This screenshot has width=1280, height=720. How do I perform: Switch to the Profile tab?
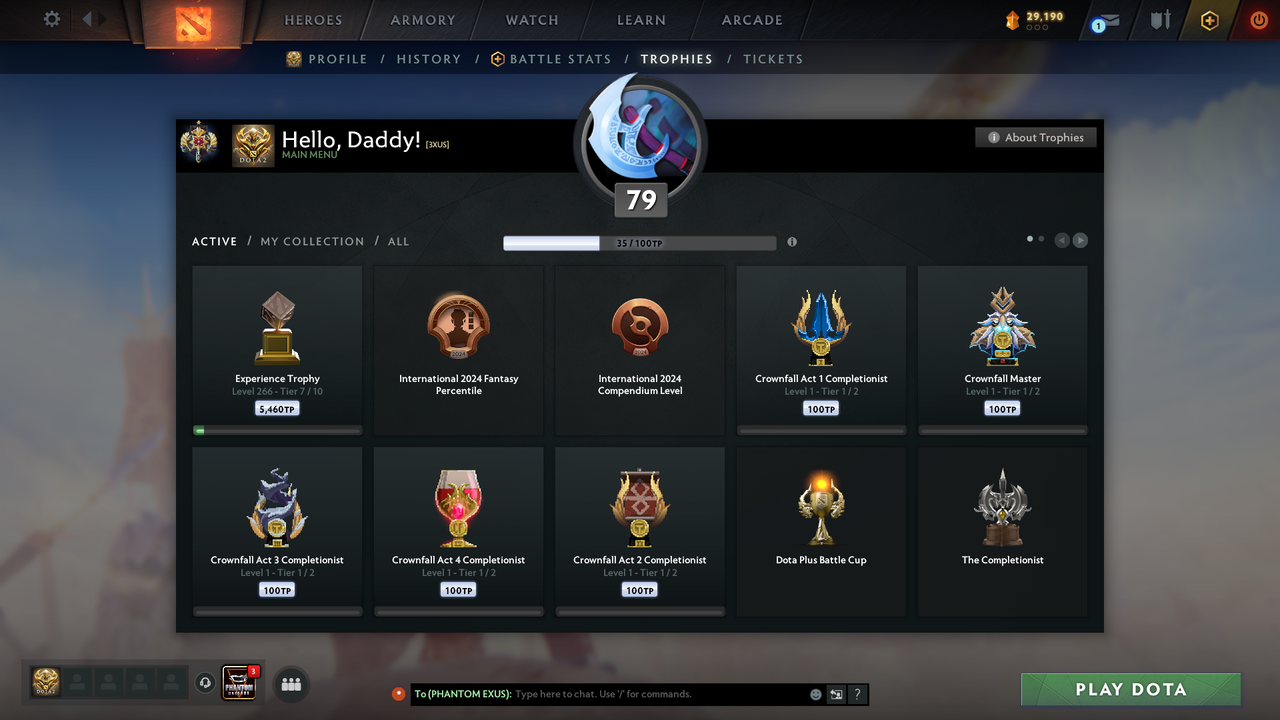(327, 59)
